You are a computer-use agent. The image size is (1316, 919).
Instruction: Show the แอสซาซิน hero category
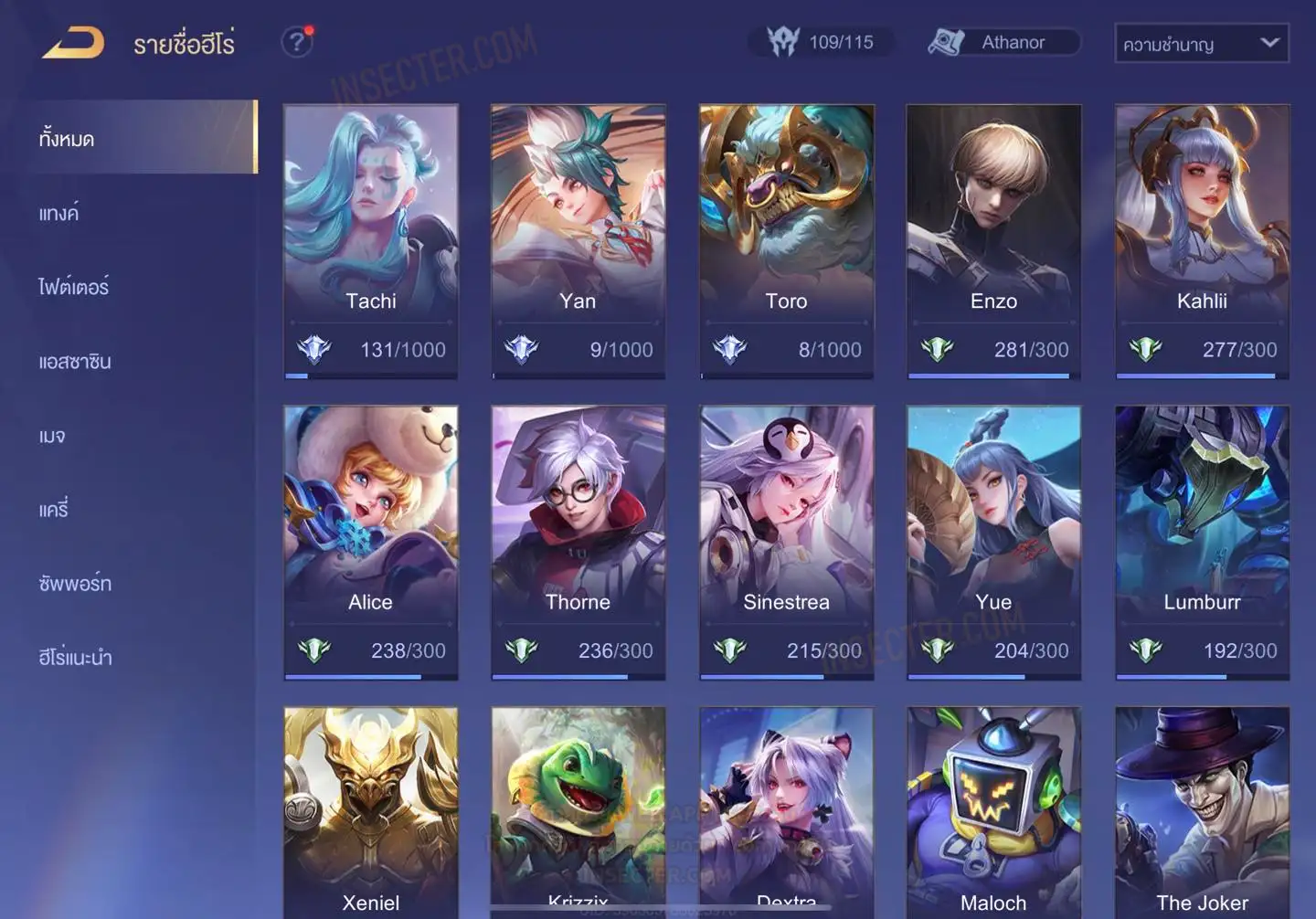75,362
